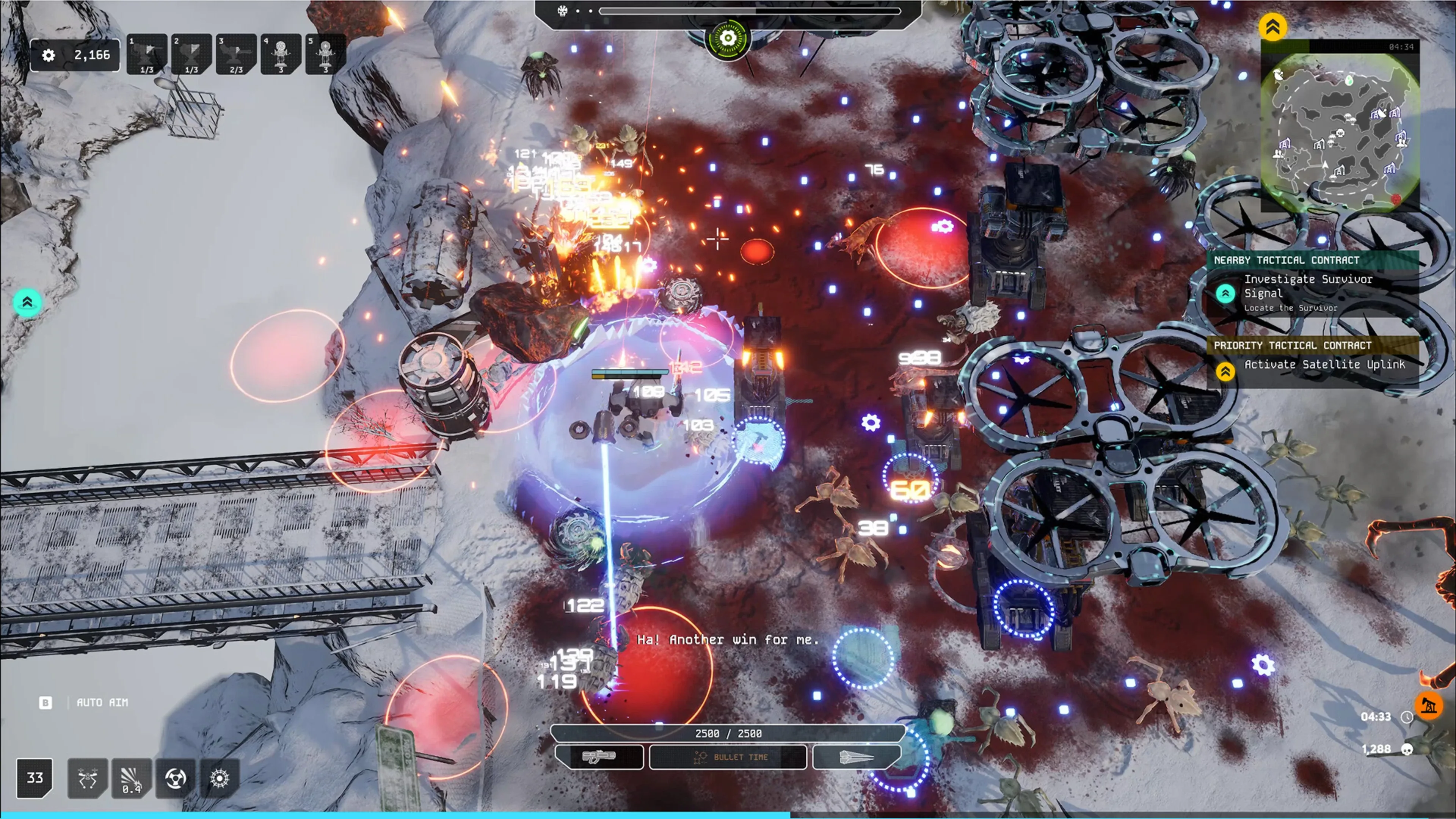Choose turret build slot 3
Image resolution: width=1456 pixels, height=819 pixels.
pos(236,54)
